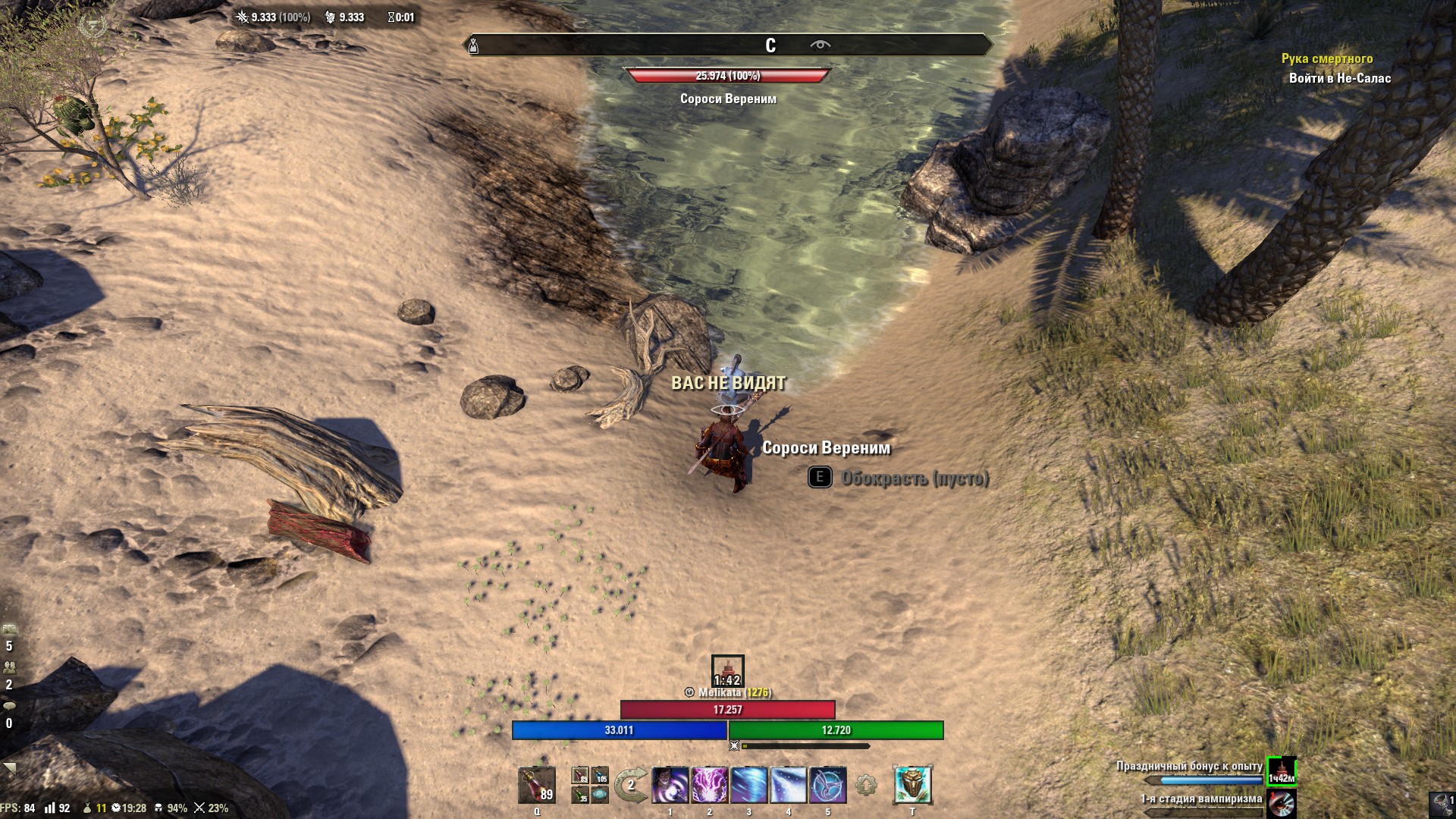The width and height of the screenshot is (1456, 819).
Task: Click the compass bar at top
Action: [x=727, y=45]
